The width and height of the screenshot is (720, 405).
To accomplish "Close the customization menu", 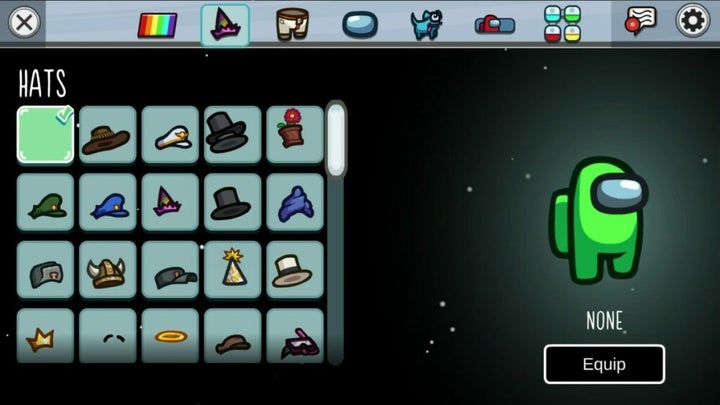I will point(24,22).
